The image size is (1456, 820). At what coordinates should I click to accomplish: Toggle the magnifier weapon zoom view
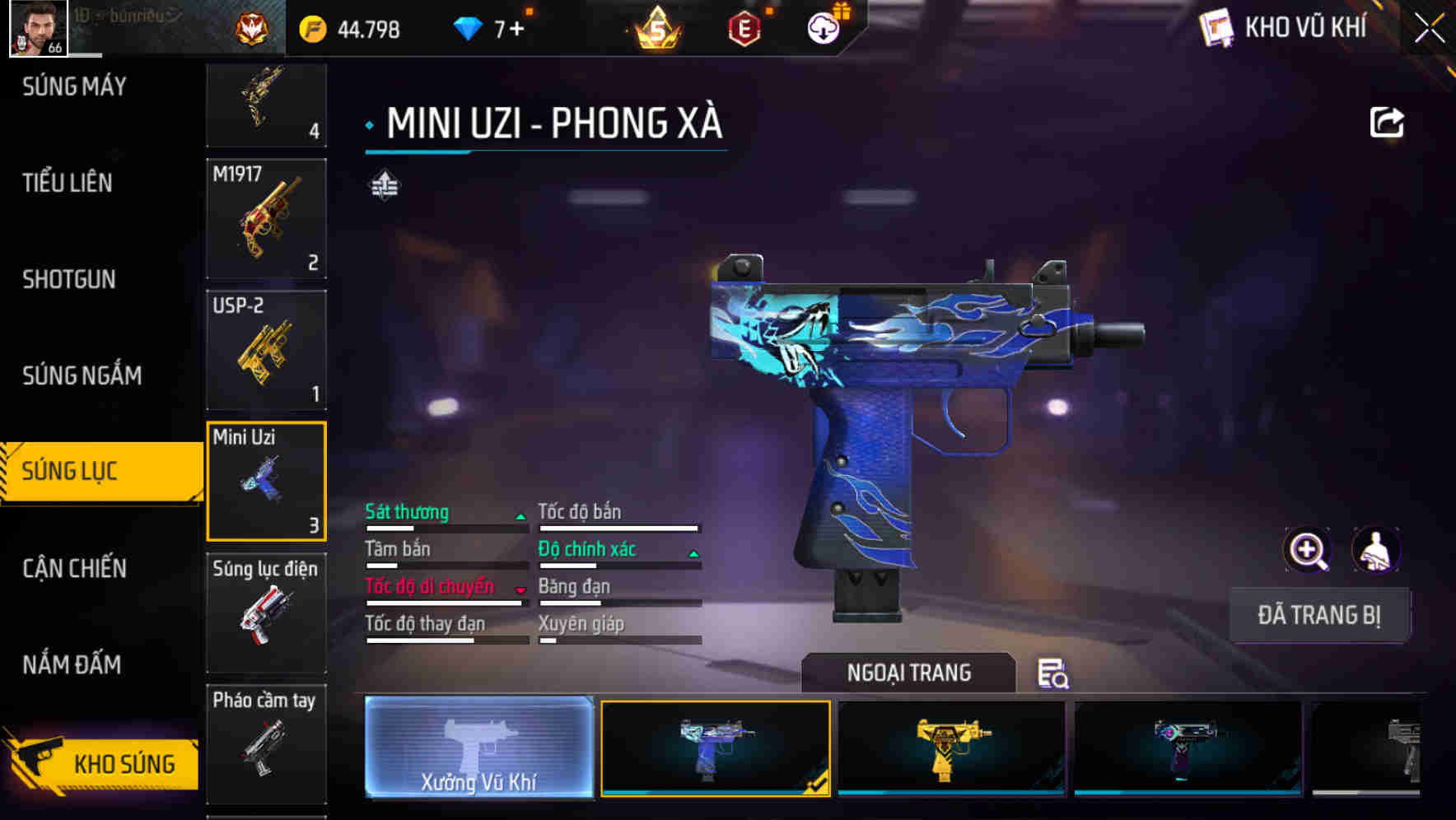(x=1308, y=551)
